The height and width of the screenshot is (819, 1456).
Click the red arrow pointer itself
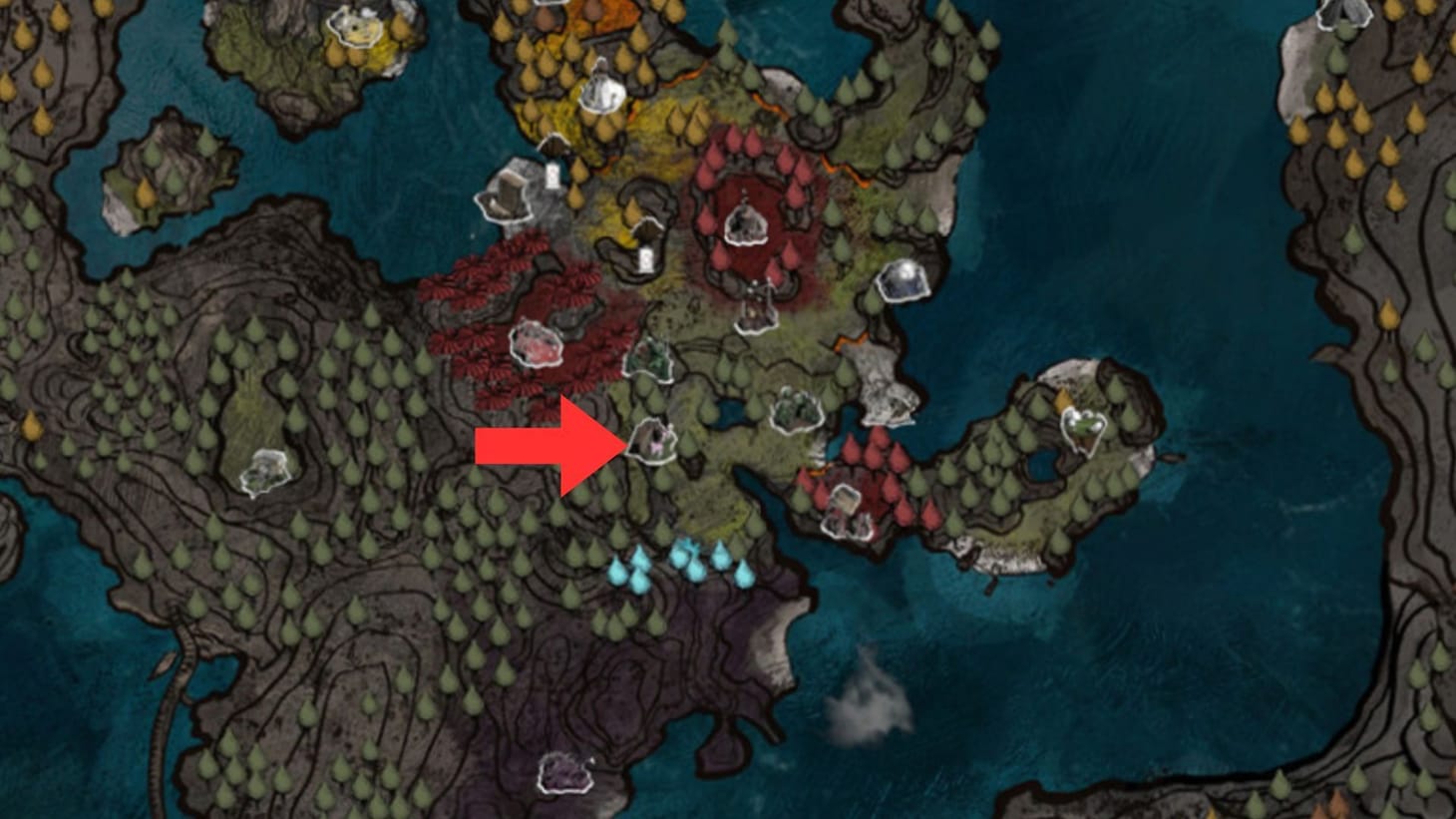544,449
